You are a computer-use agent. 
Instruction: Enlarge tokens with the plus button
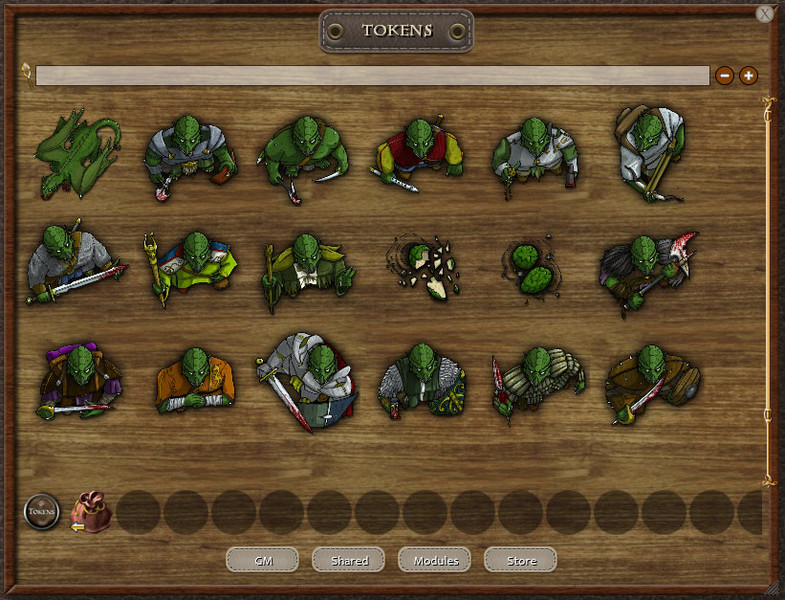click(x=748, y=75)
